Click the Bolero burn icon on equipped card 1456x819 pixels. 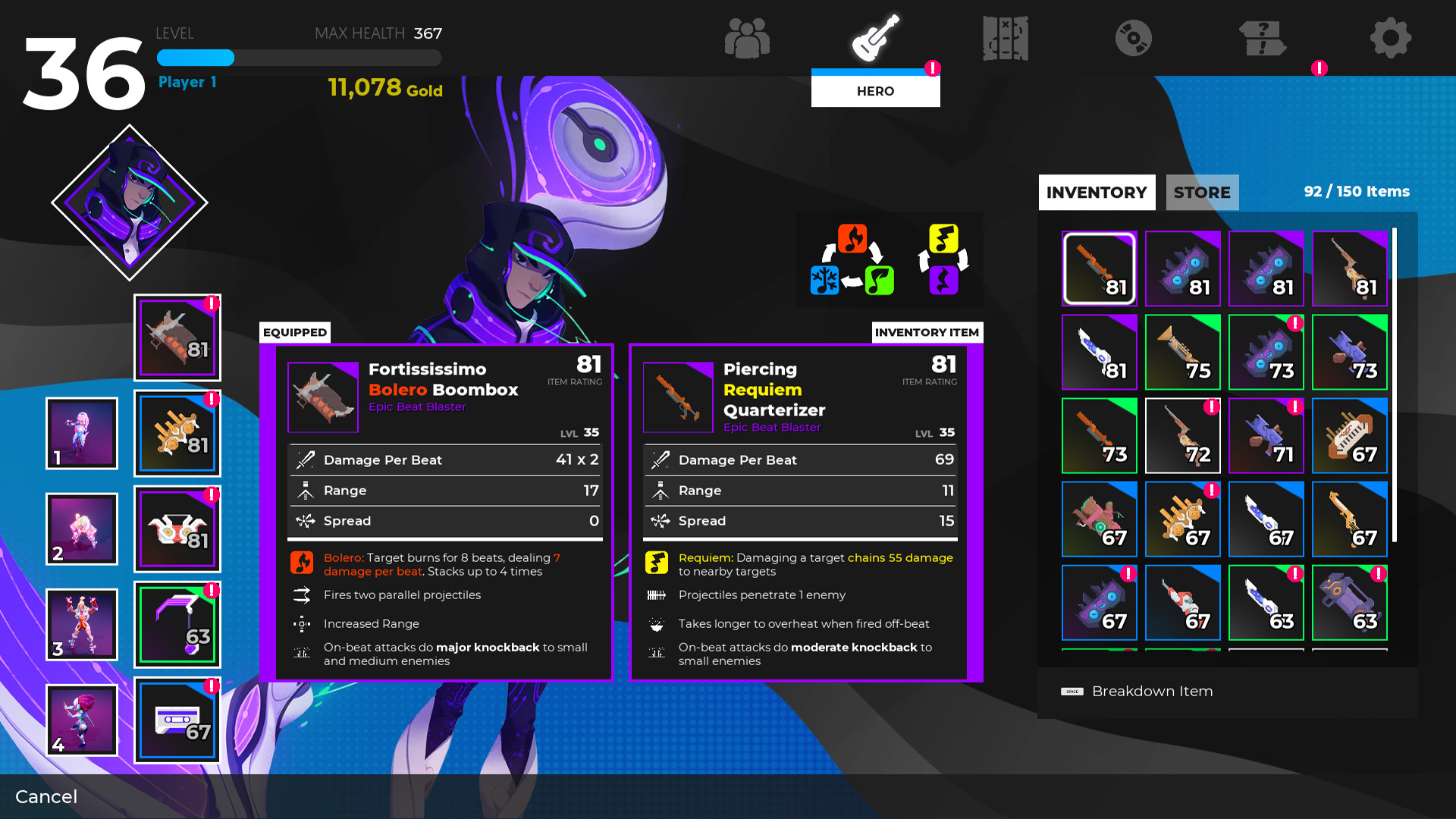click(302, 563)
